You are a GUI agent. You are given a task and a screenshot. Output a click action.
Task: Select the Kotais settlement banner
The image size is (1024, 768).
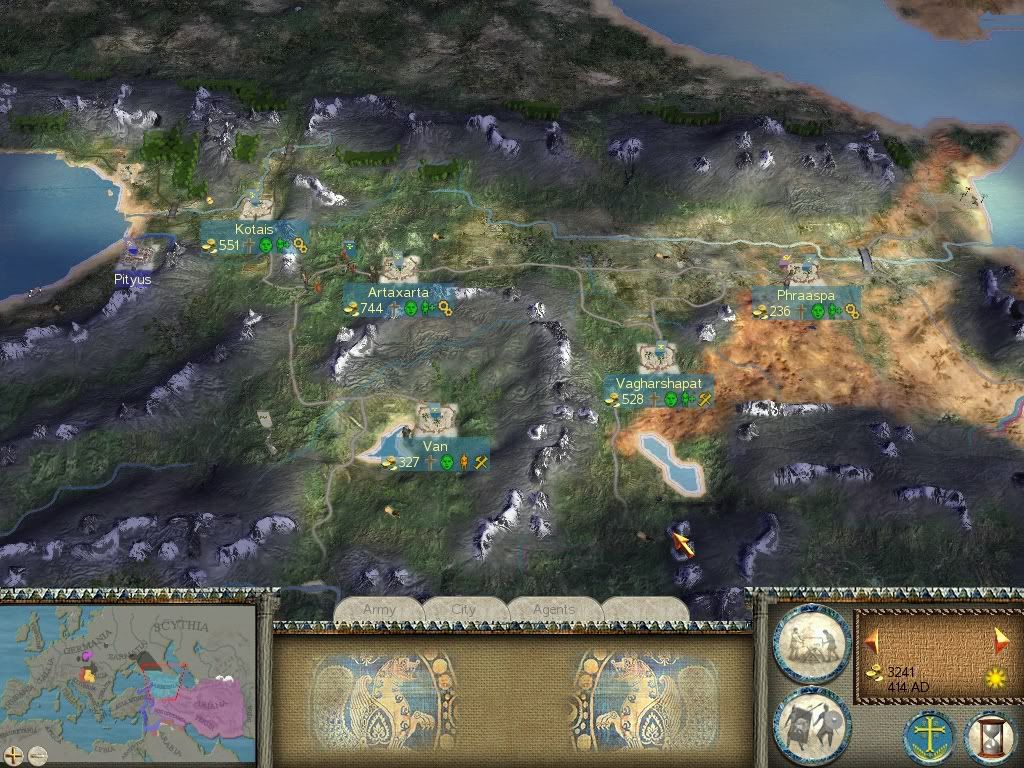click(254, 237)
